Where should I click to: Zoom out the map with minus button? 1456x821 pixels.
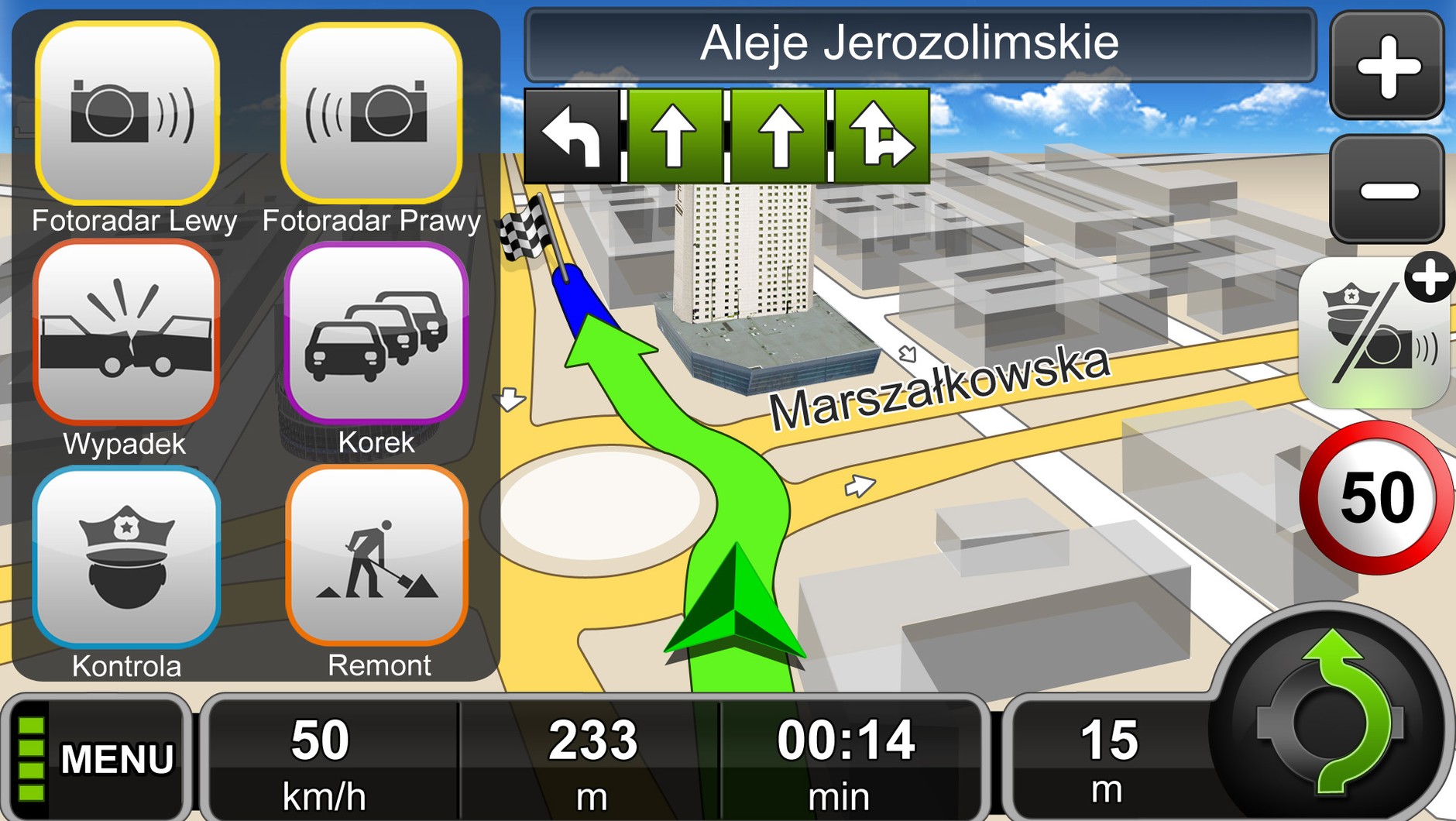point(1387,190)
